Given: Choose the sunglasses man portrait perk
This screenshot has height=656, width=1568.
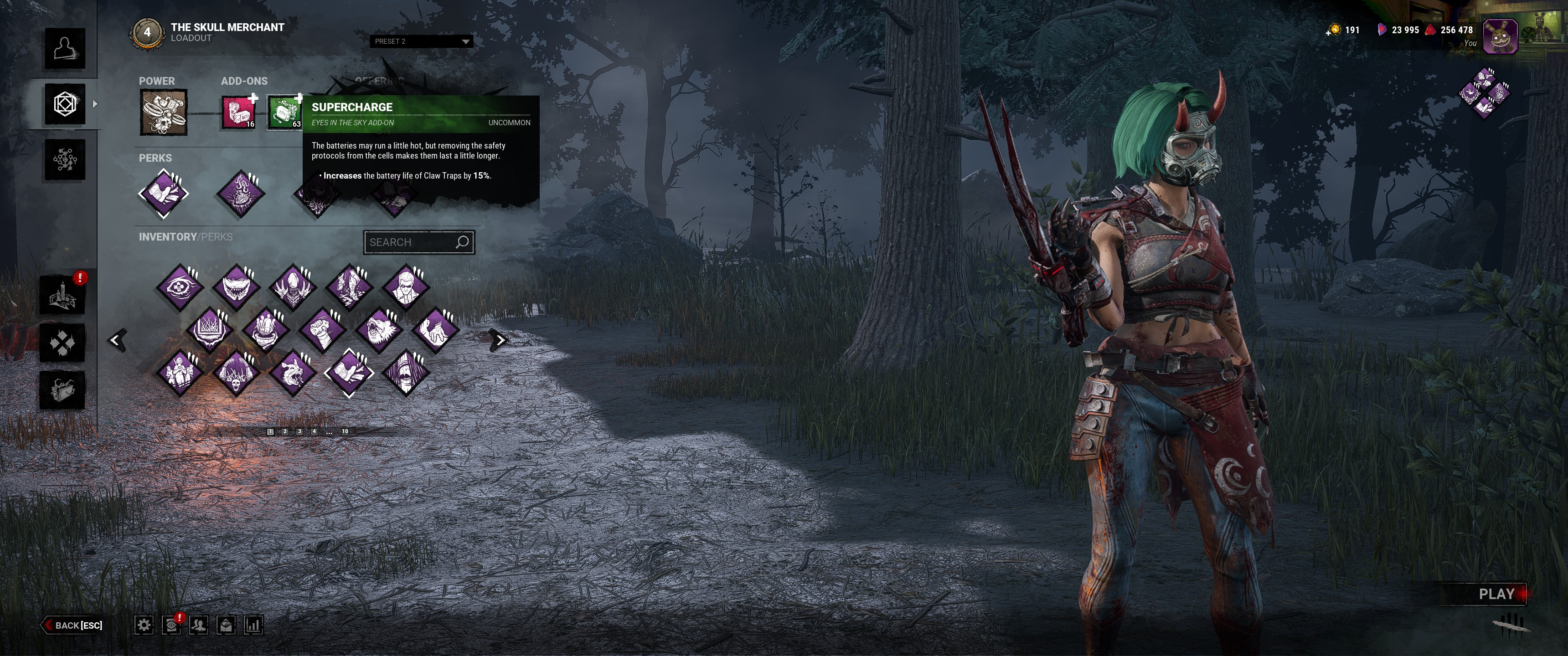Looking at the screenshot, I should (x=406, y=286).
